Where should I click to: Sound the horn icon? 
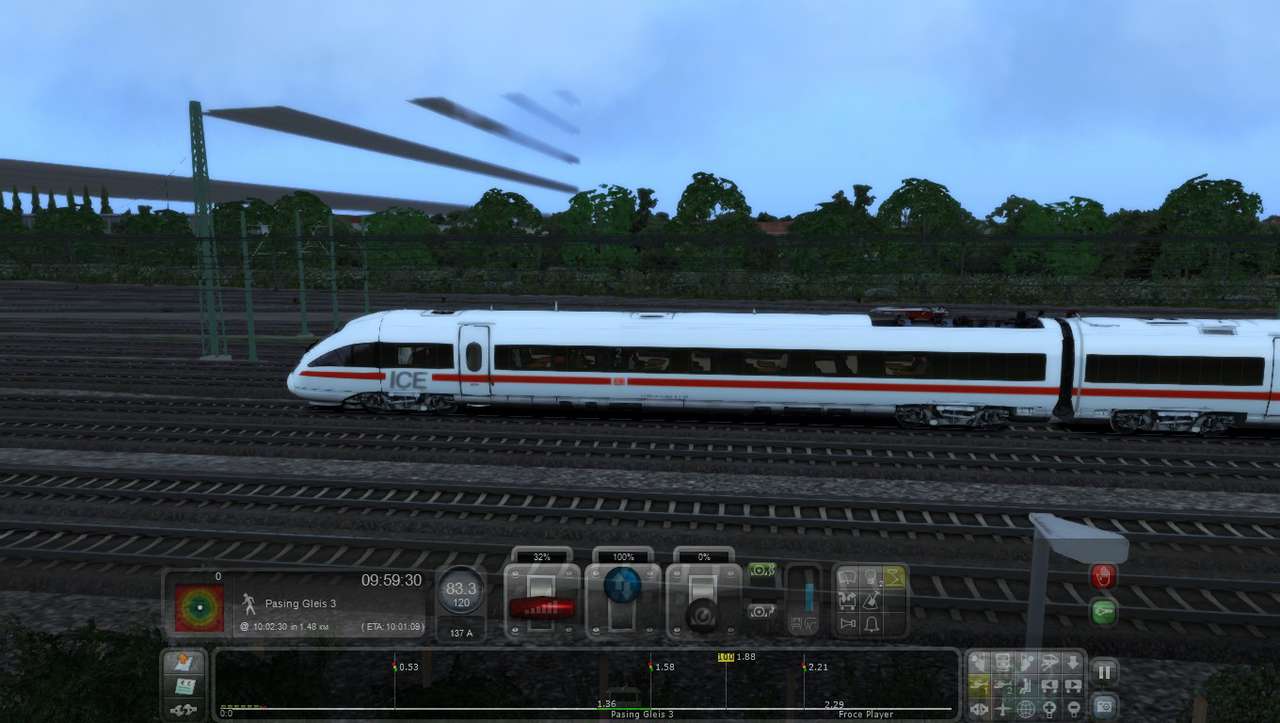click(848, 625)
